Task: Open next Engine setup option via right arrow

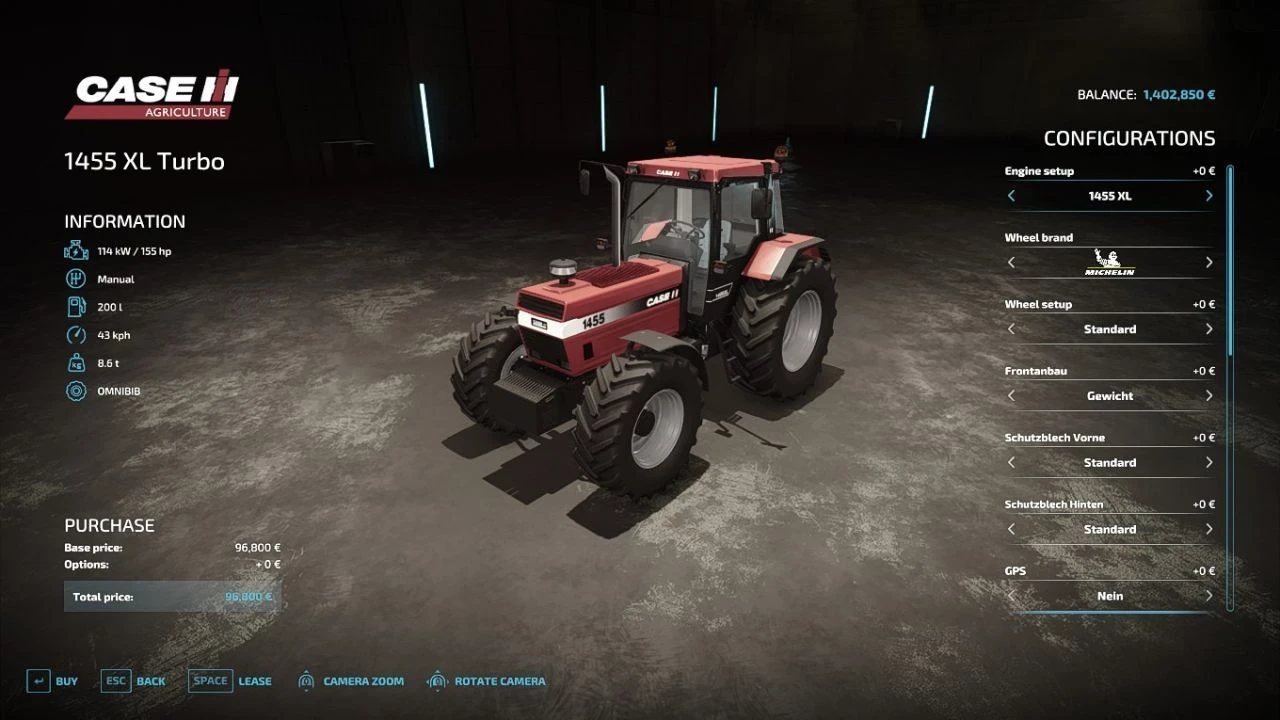Action: [x=1209, y=196]
